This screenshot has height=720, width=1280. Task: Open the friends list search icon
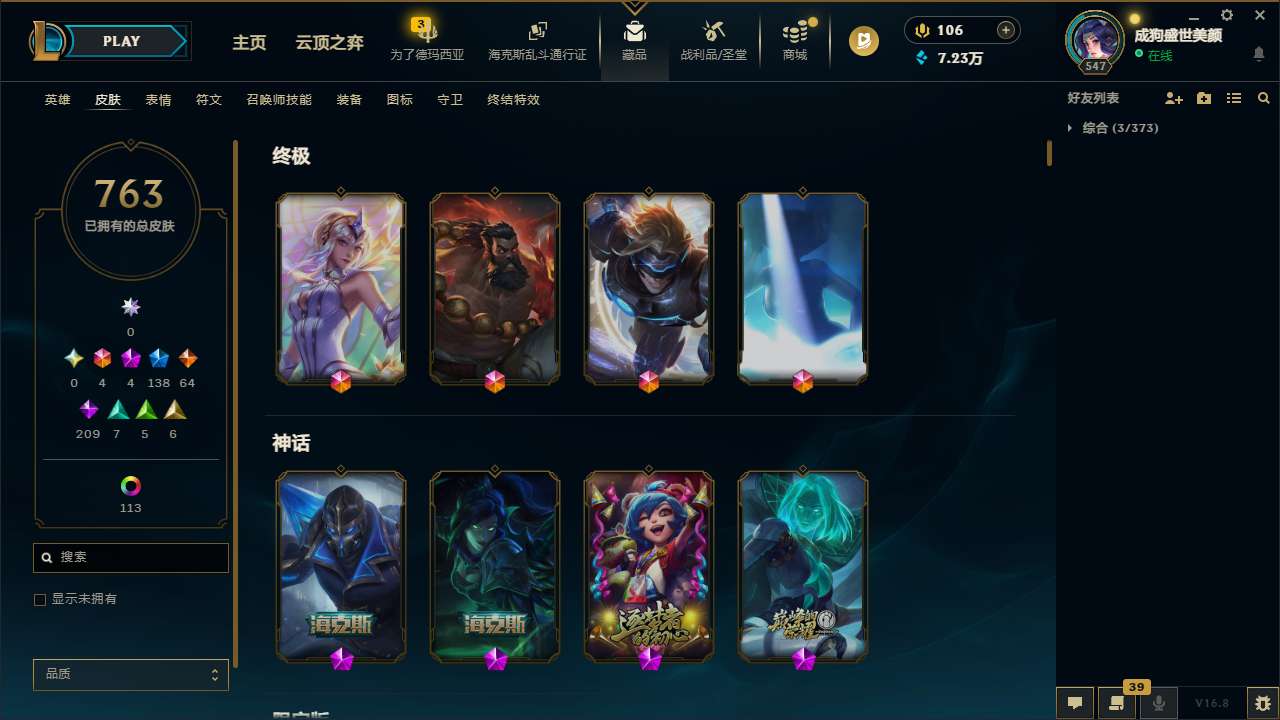point(1263,98)
